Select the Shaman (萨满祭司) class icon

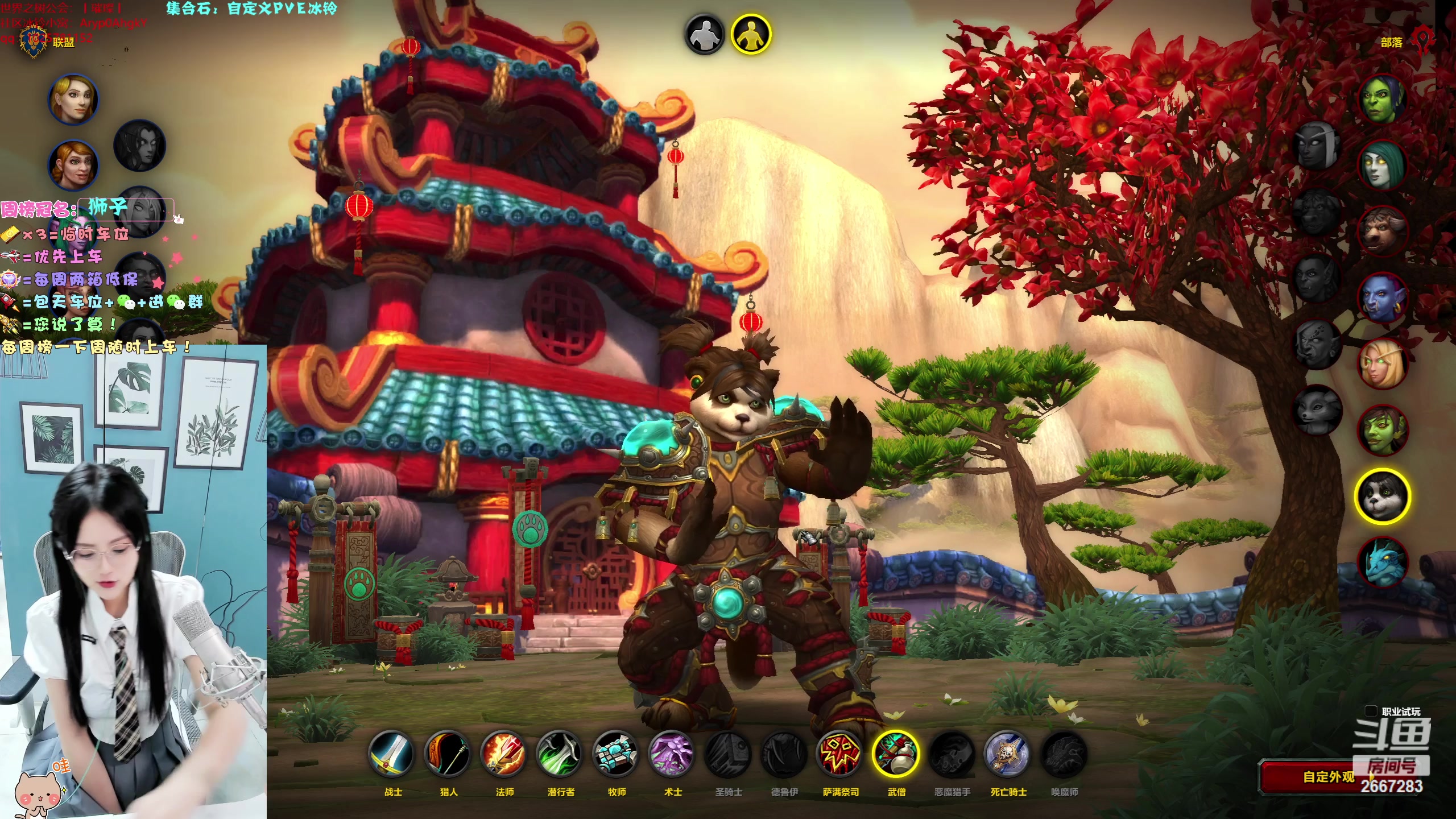pos(840,754)
